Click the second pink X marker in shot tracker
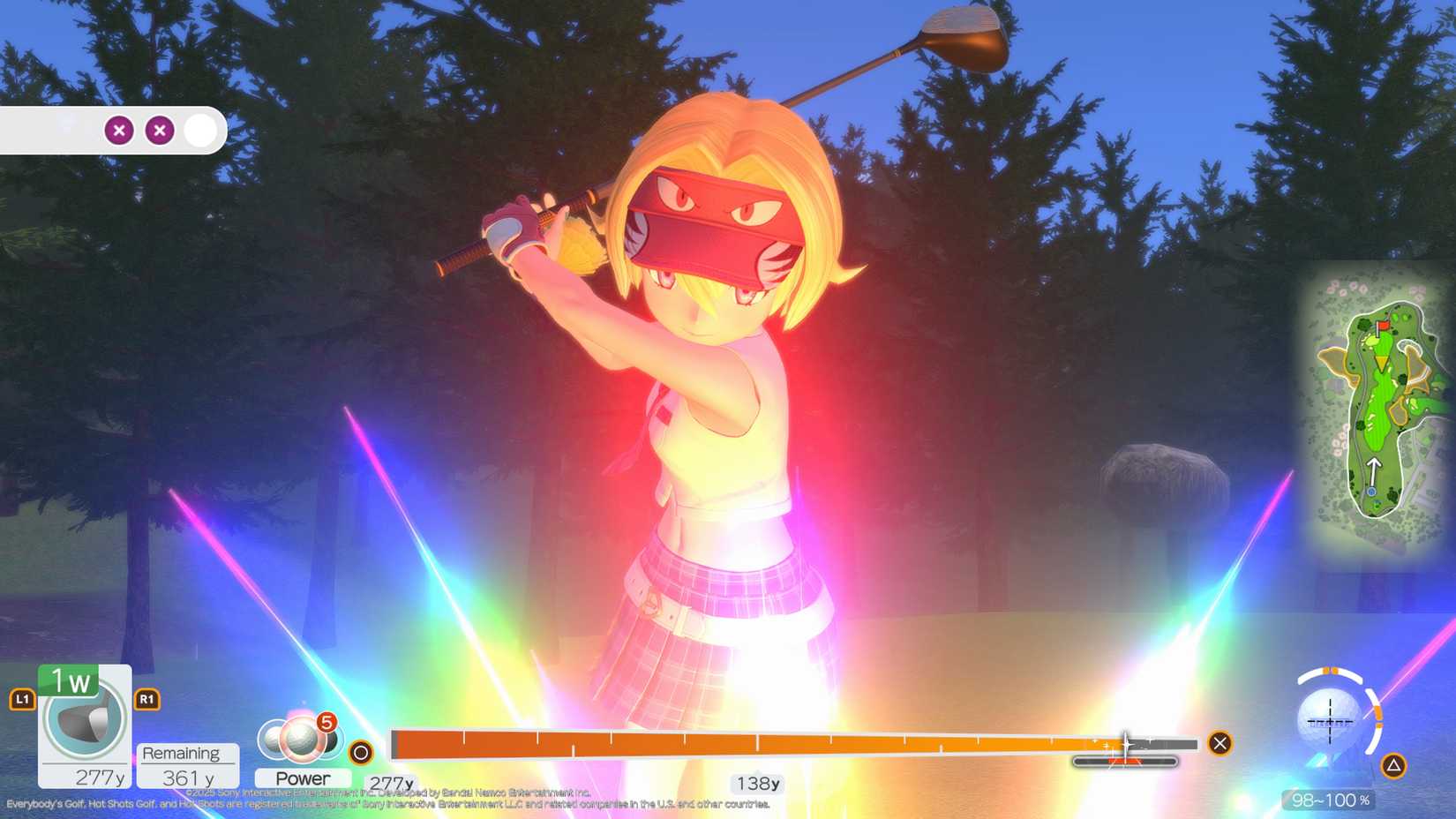Image resolution: width=1456 pixels, height=819 pixels. [159, 130]
